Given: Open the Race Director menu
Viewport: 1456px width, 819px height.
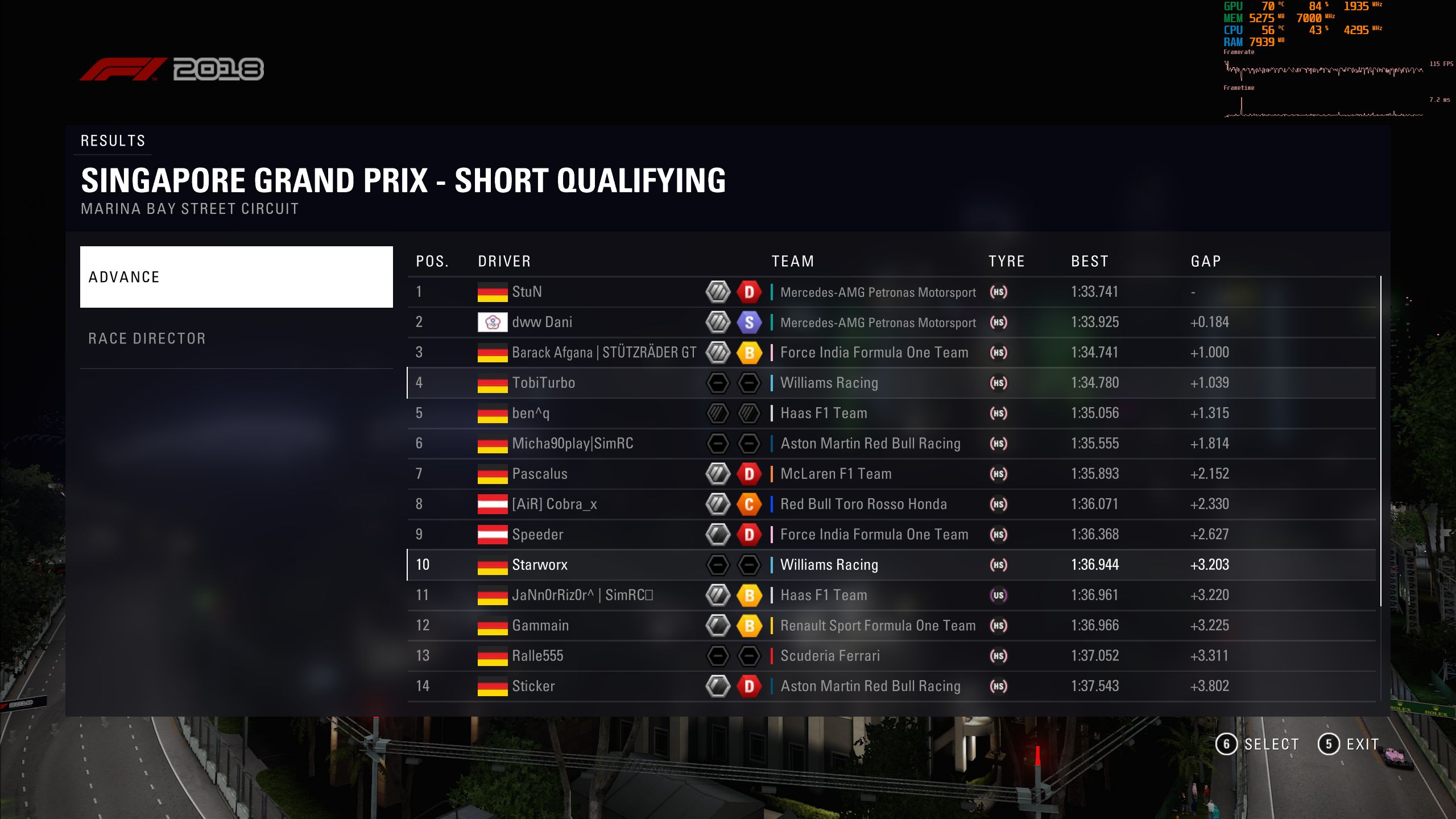Looking at the screenshot, I should click(236, 338).
